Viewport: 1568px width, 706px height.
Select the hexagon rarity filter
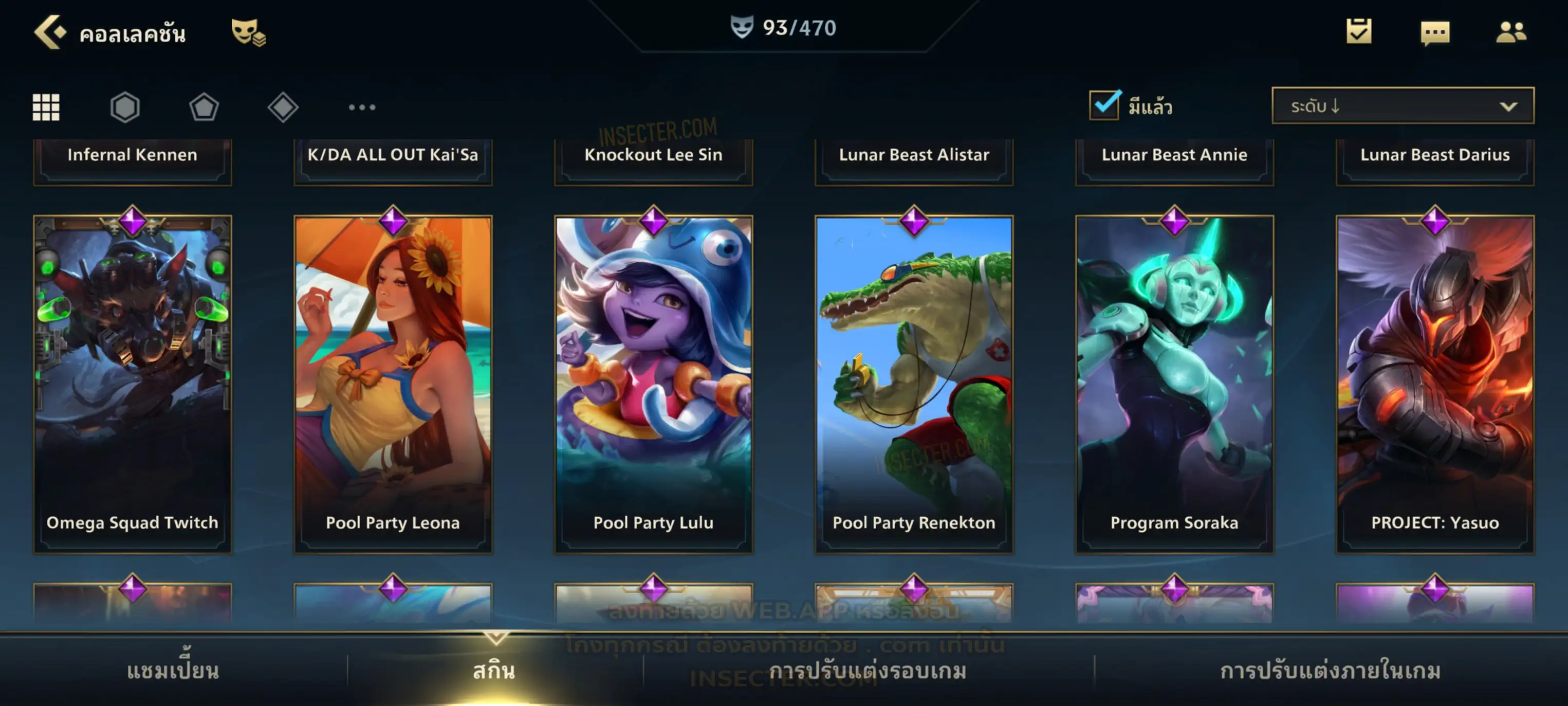(125, 107)
